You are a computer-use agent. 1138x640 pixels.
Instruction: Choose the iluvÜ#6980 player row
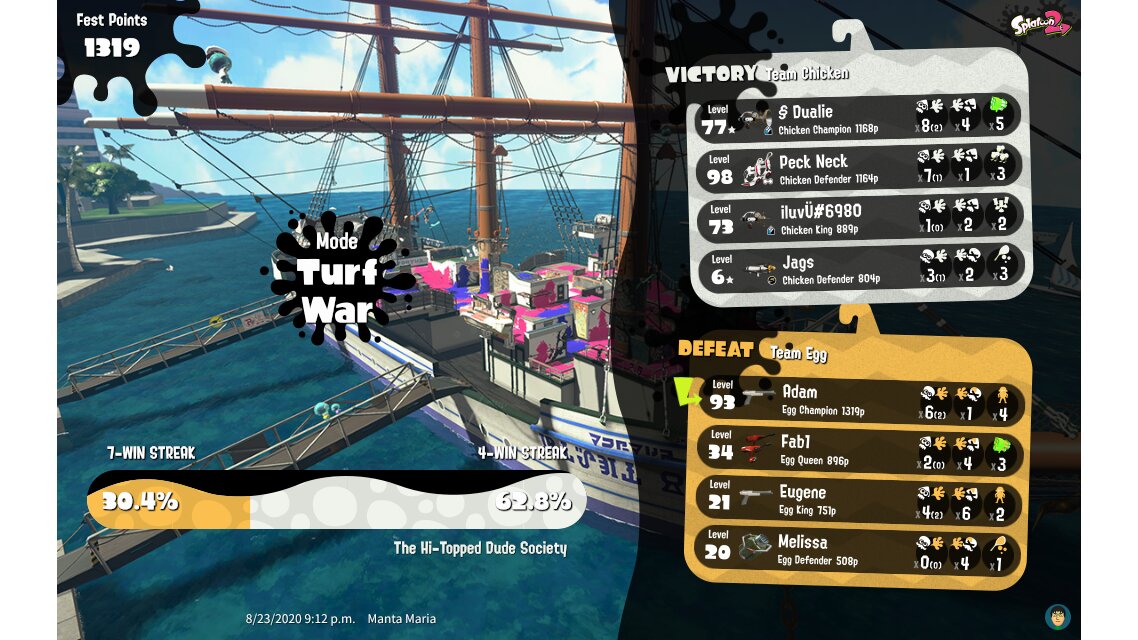click(858, 218)
